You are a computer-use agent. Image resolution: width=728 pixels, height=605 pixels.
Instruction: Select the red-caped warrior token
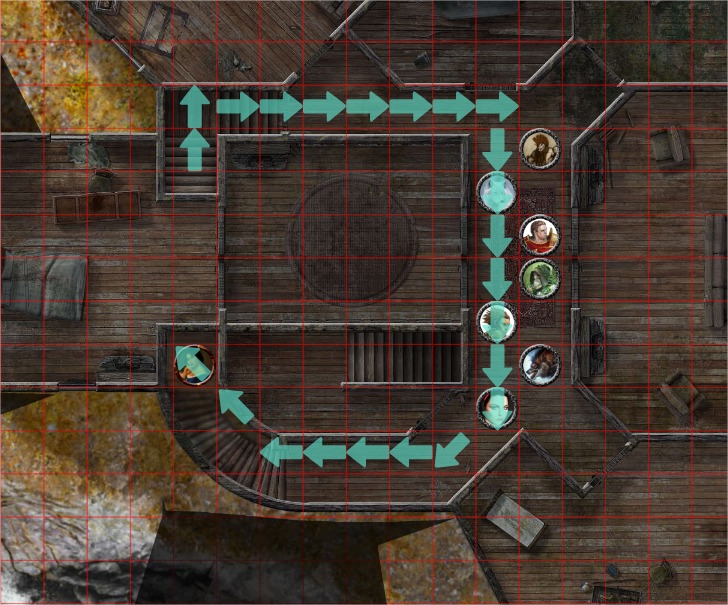click(x=540, y=236)
